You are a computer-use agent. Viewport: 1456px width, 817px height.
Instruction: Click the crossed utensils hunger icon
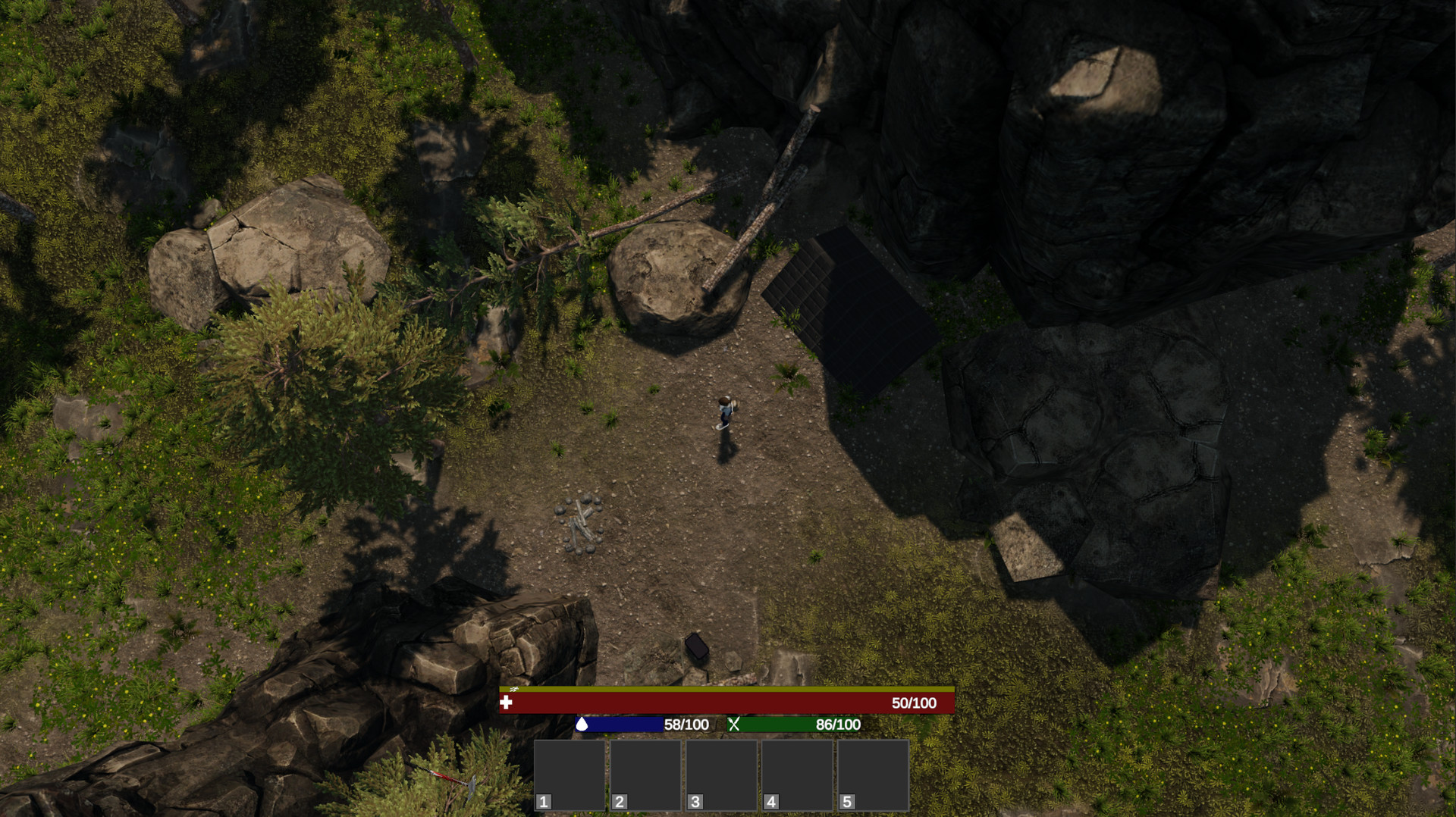click(x=733, y=725)
